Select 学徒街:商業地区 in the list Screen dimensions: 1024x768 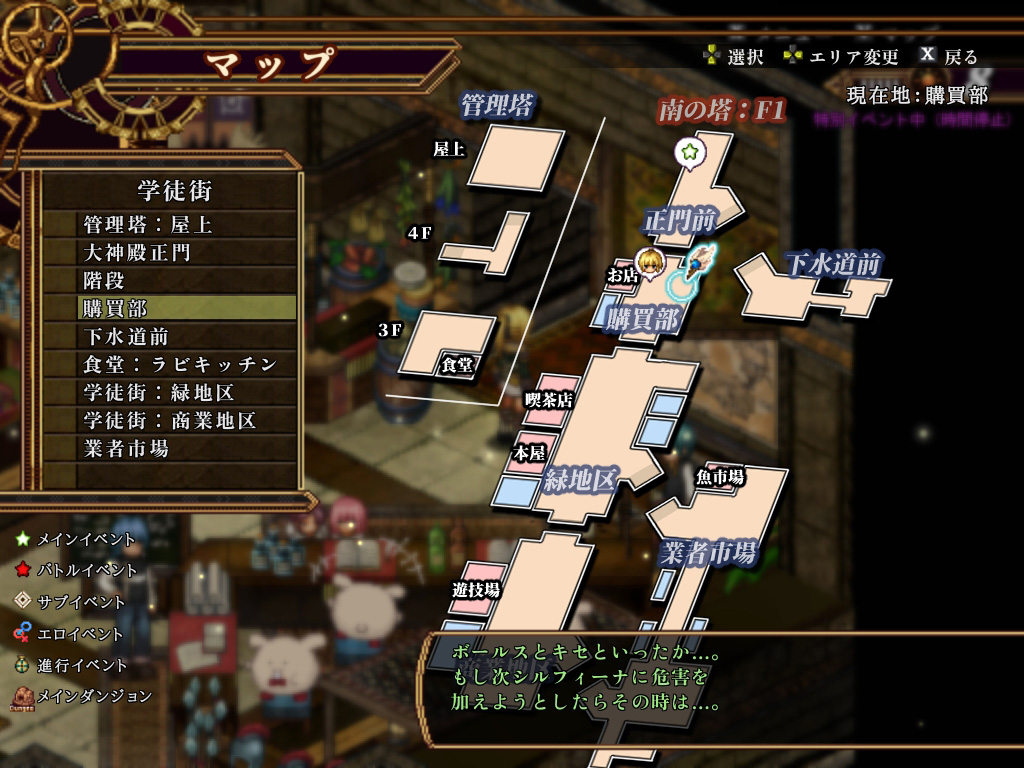tap(170, 421)
